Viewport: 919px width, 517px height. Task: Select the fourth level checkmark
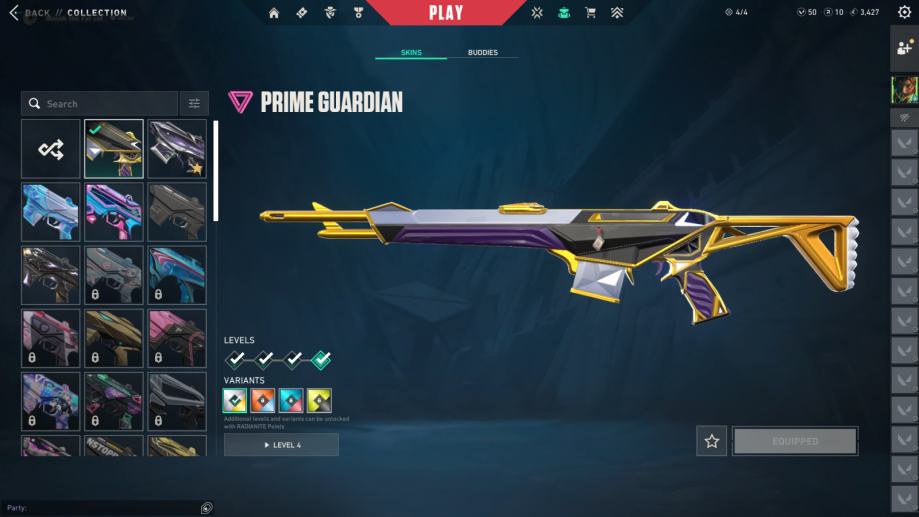tap(321, 359)
